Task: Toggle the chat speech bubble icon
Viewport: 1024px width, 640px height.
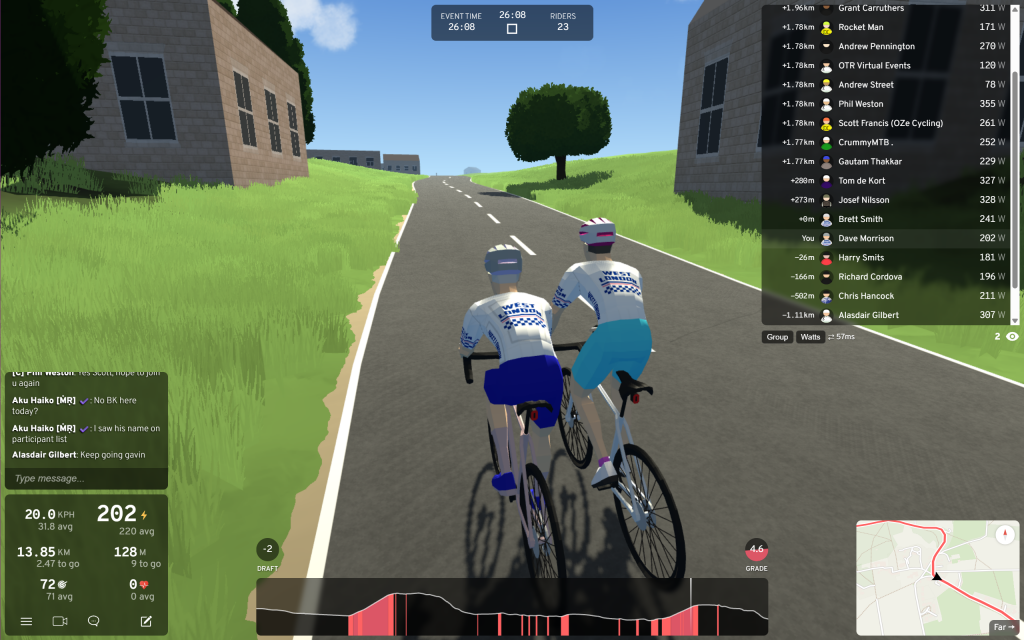Action: pos(94,621)
